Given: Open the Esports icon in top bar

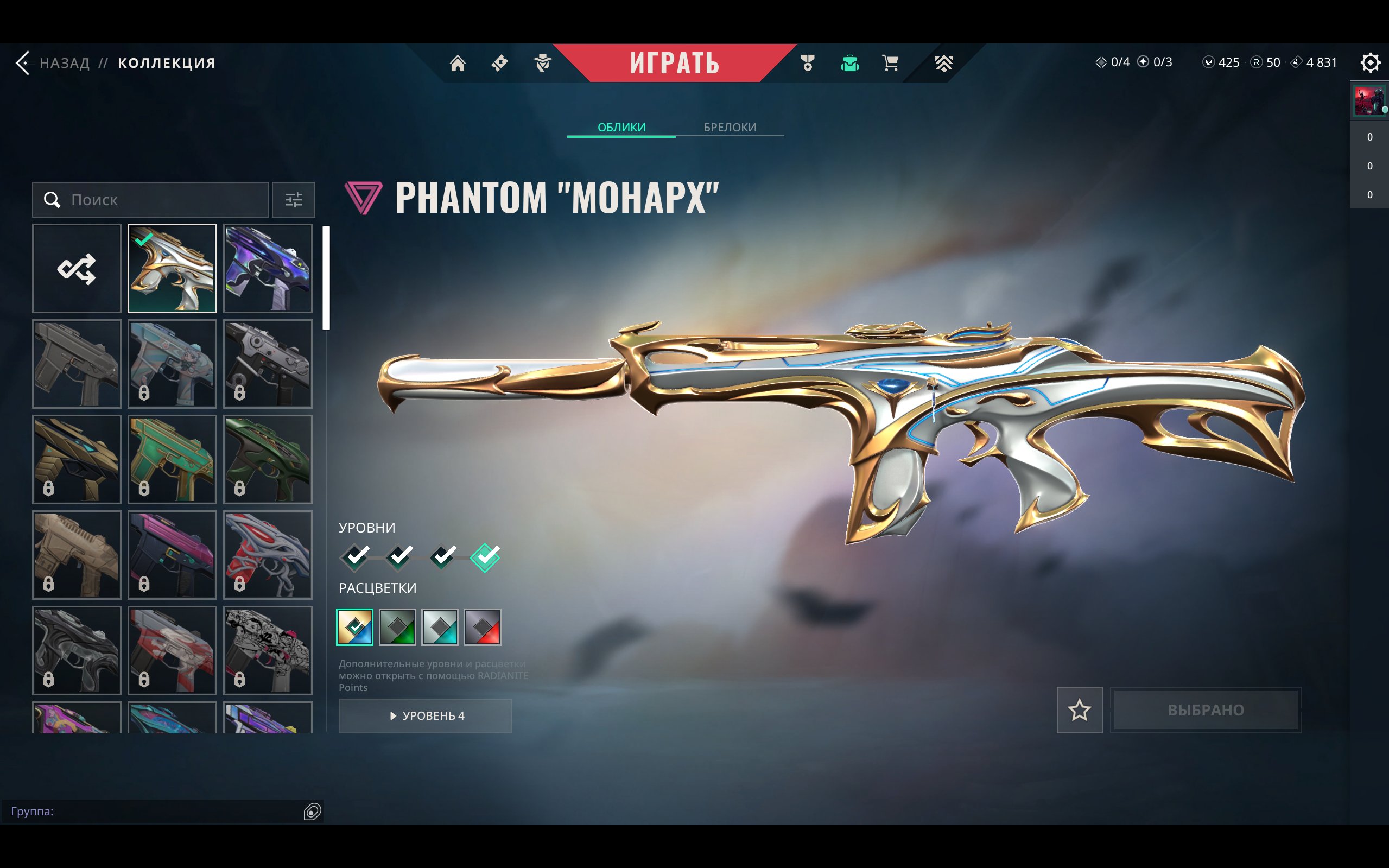Looking at the screenshot, I should 943,63.
